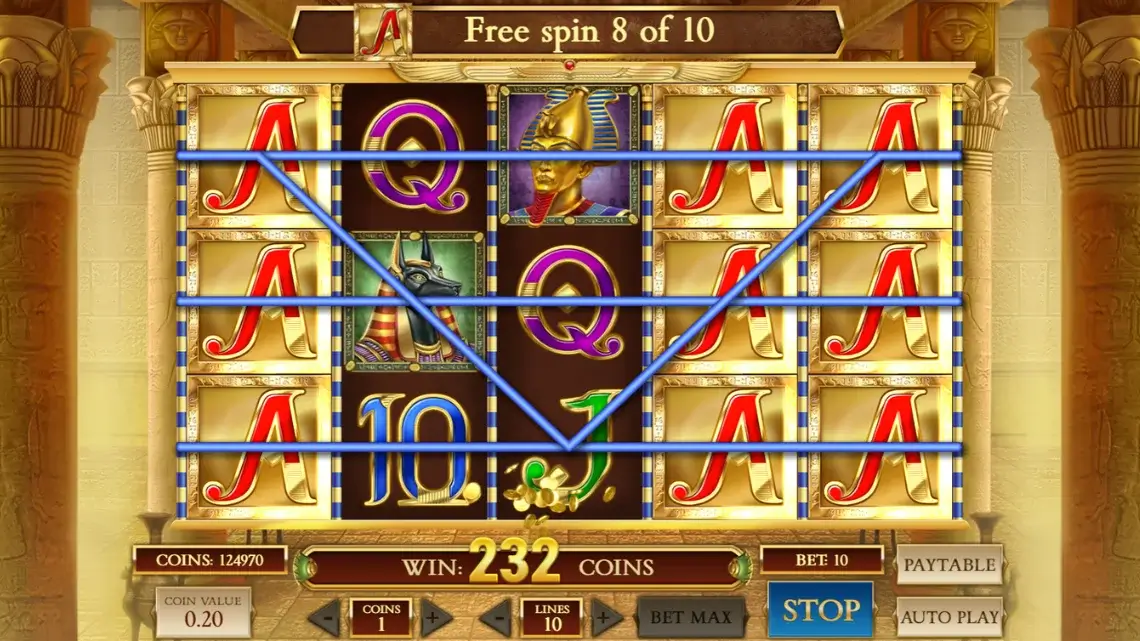Viewport: 1140px width, 641px height.
Task: Increase the number of lines
Action: [x=607, y=617]
